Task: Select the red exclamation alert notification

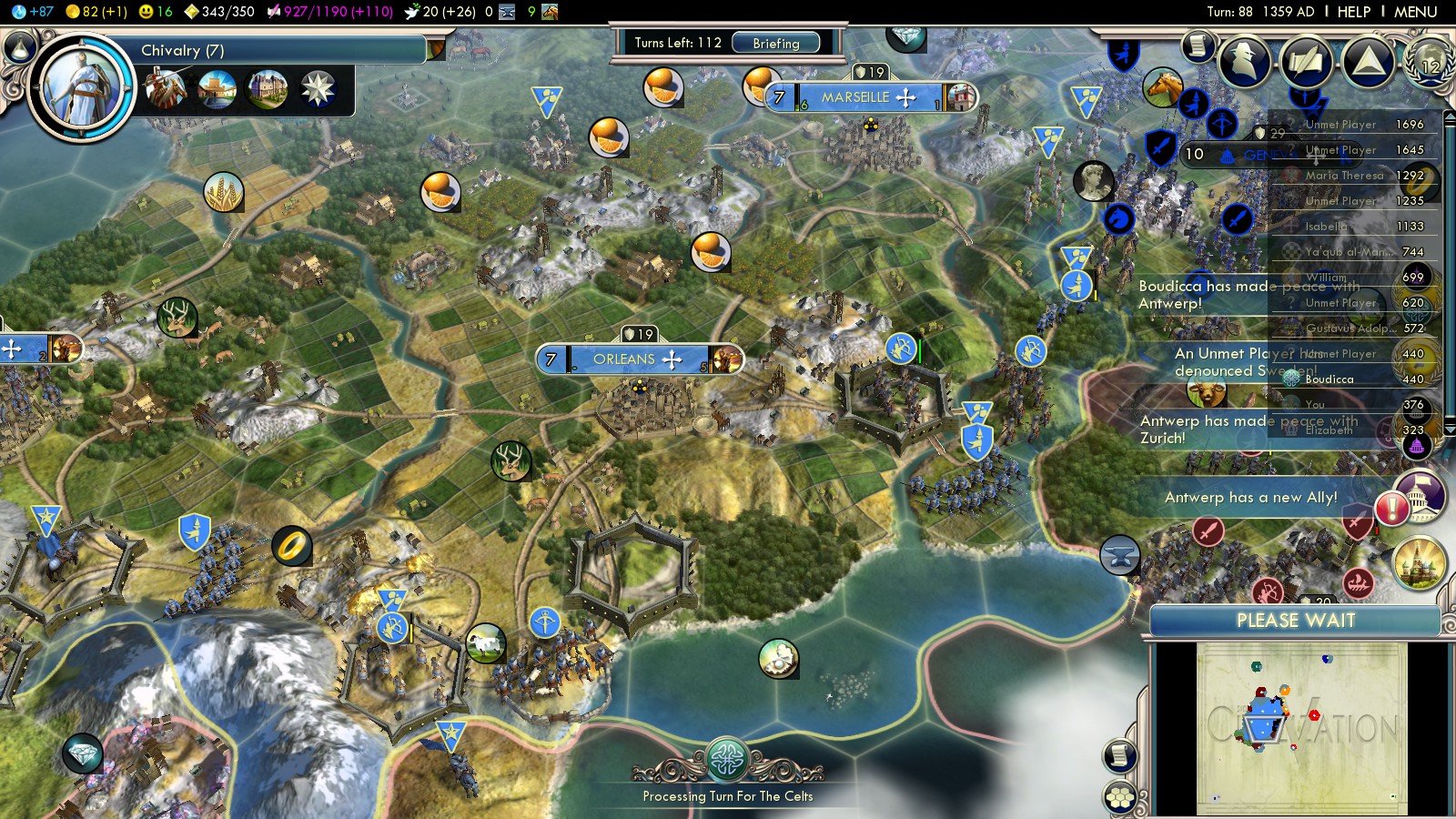Action: [x=1392, y=508]
